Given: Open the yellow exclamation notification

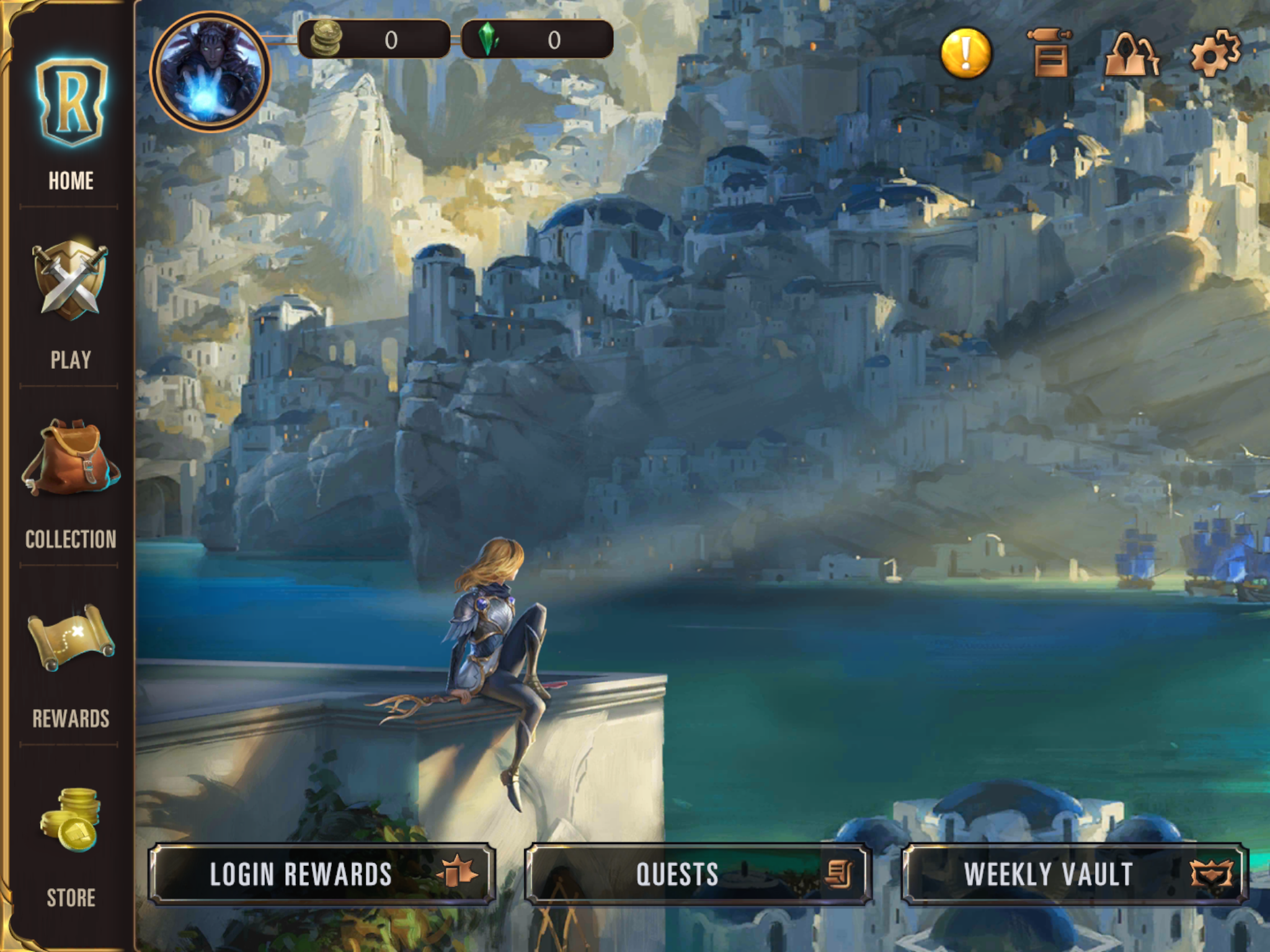Looking at the screenshot, I should coord(966,53).
